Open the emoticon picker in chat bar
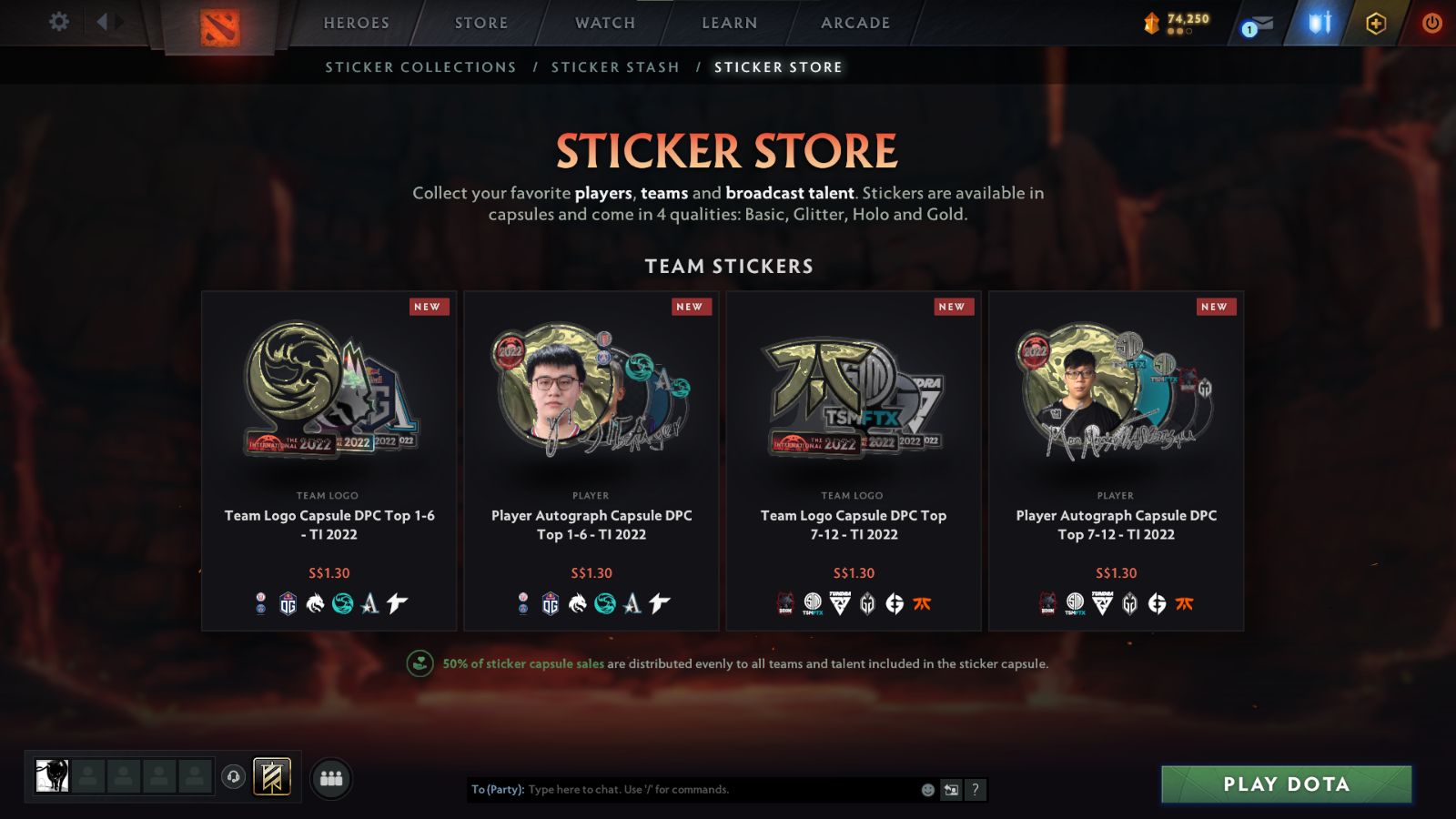This screenshot has height=819, width=1456. pos(927,790)
